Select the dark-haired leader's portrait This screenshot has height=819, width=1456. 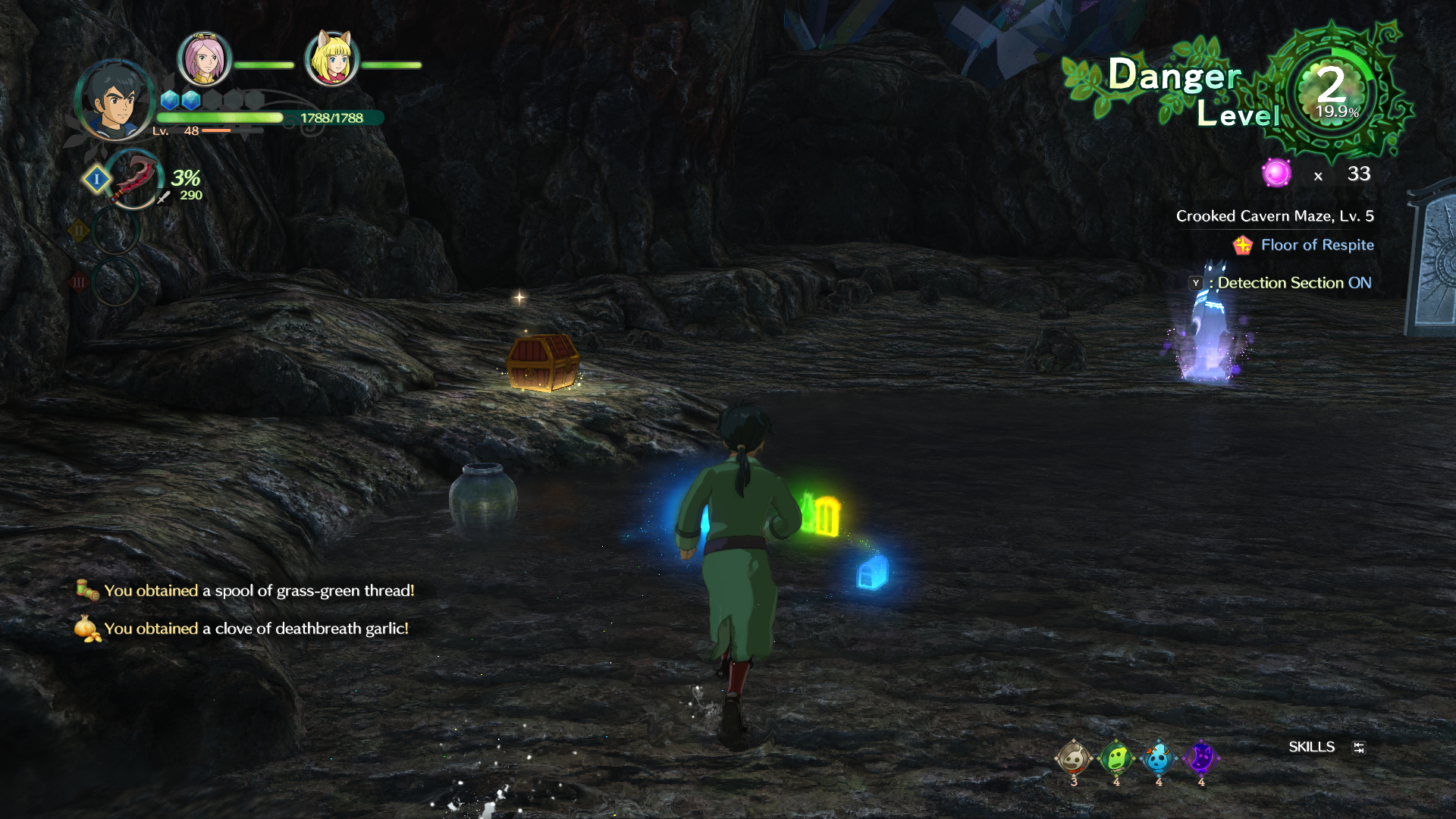115,101
